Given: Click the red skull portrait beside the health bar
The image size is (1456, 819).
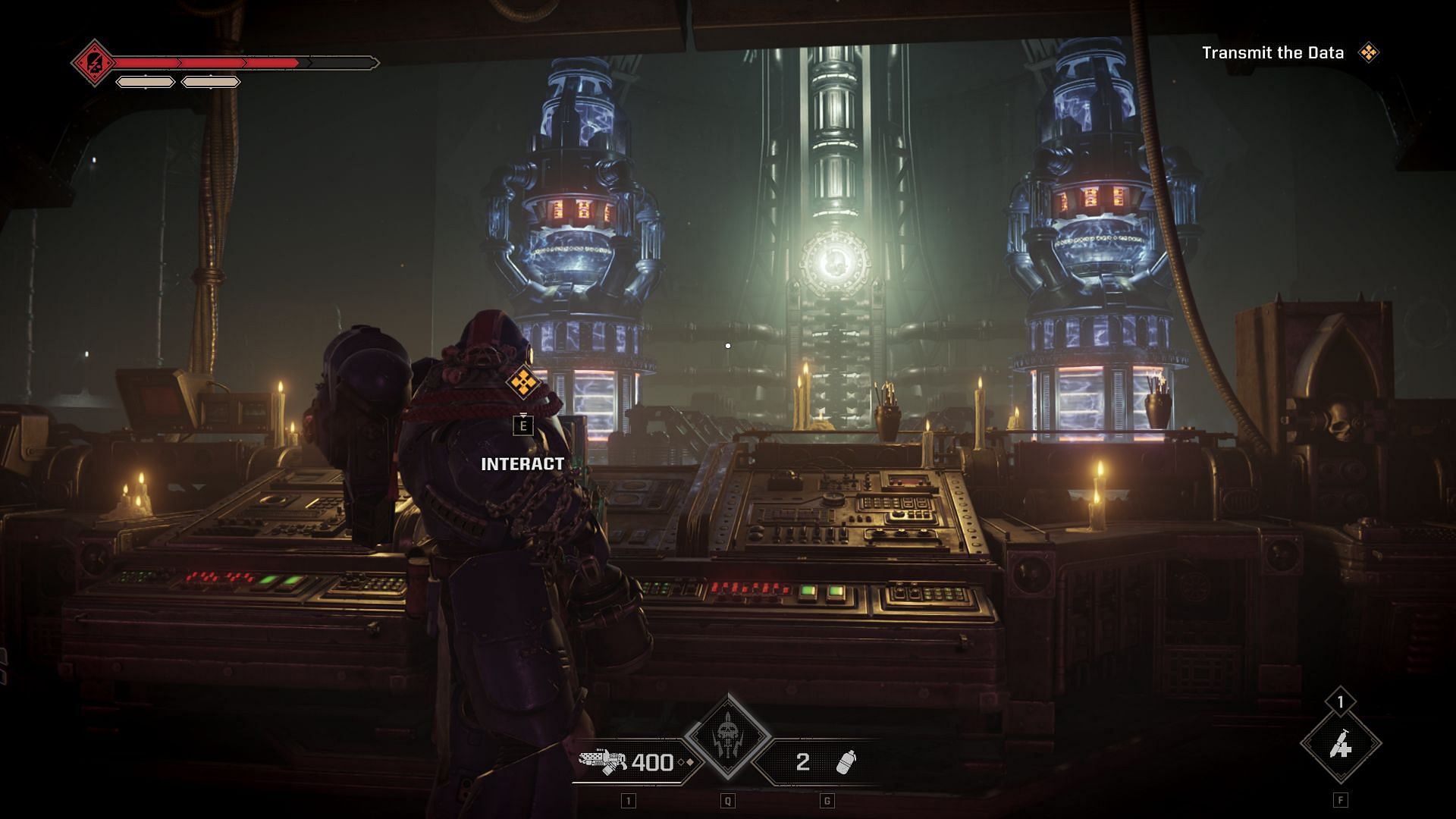Looking at the screenshot, I should pyautogui.click(x=93, y=62).
